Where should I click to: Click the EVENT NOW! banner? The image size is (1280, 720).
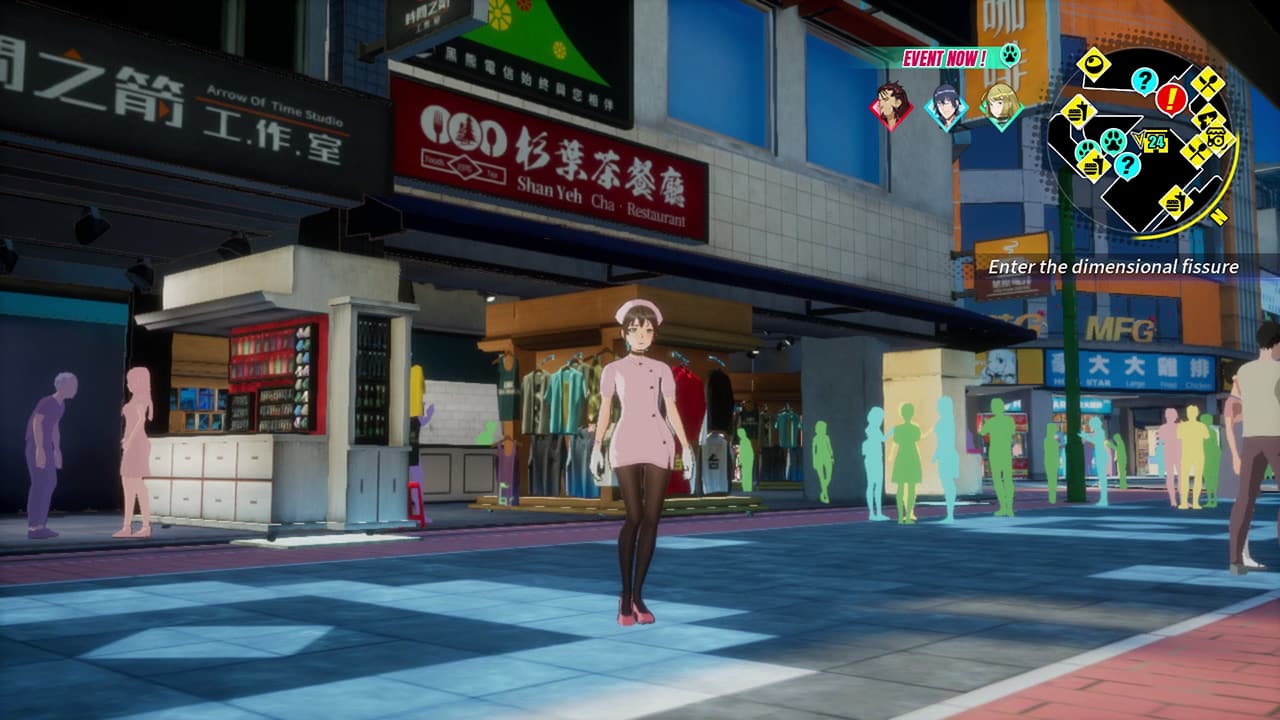coord(945,57)
